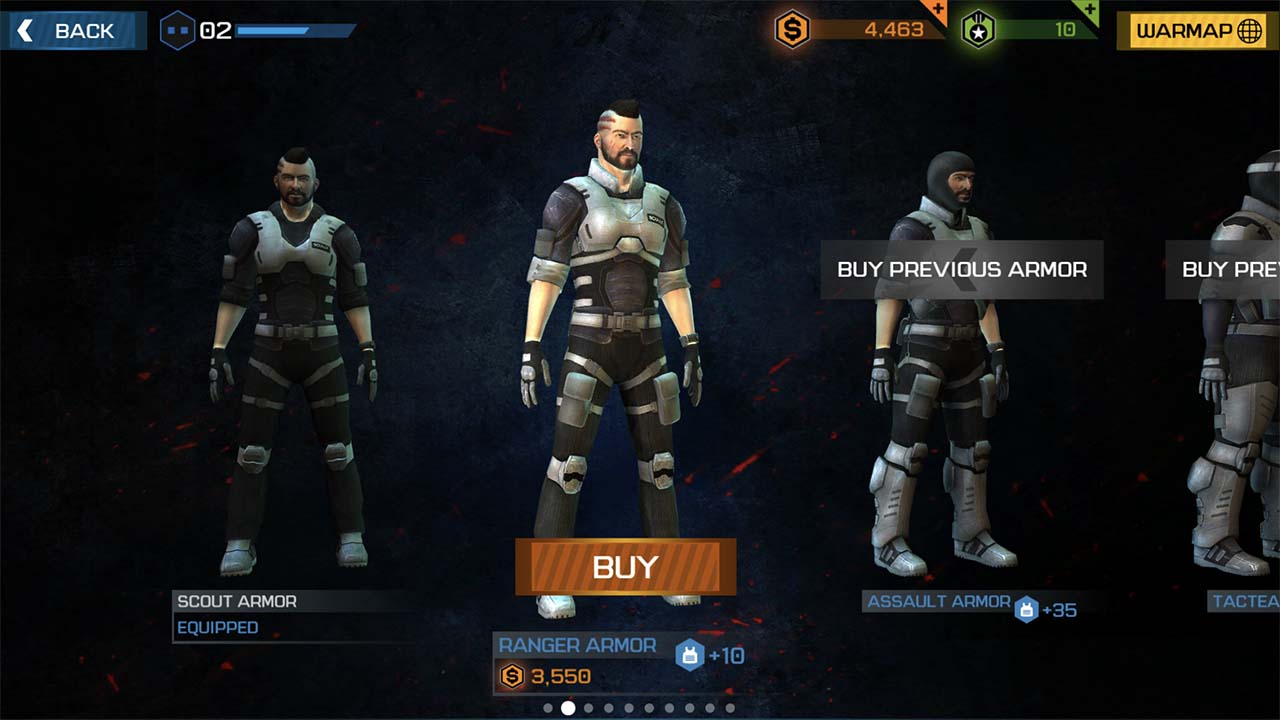Tap the back chevron arrow icon
The width and height of the screenshot is (1280, 720).
click(24, 30)
